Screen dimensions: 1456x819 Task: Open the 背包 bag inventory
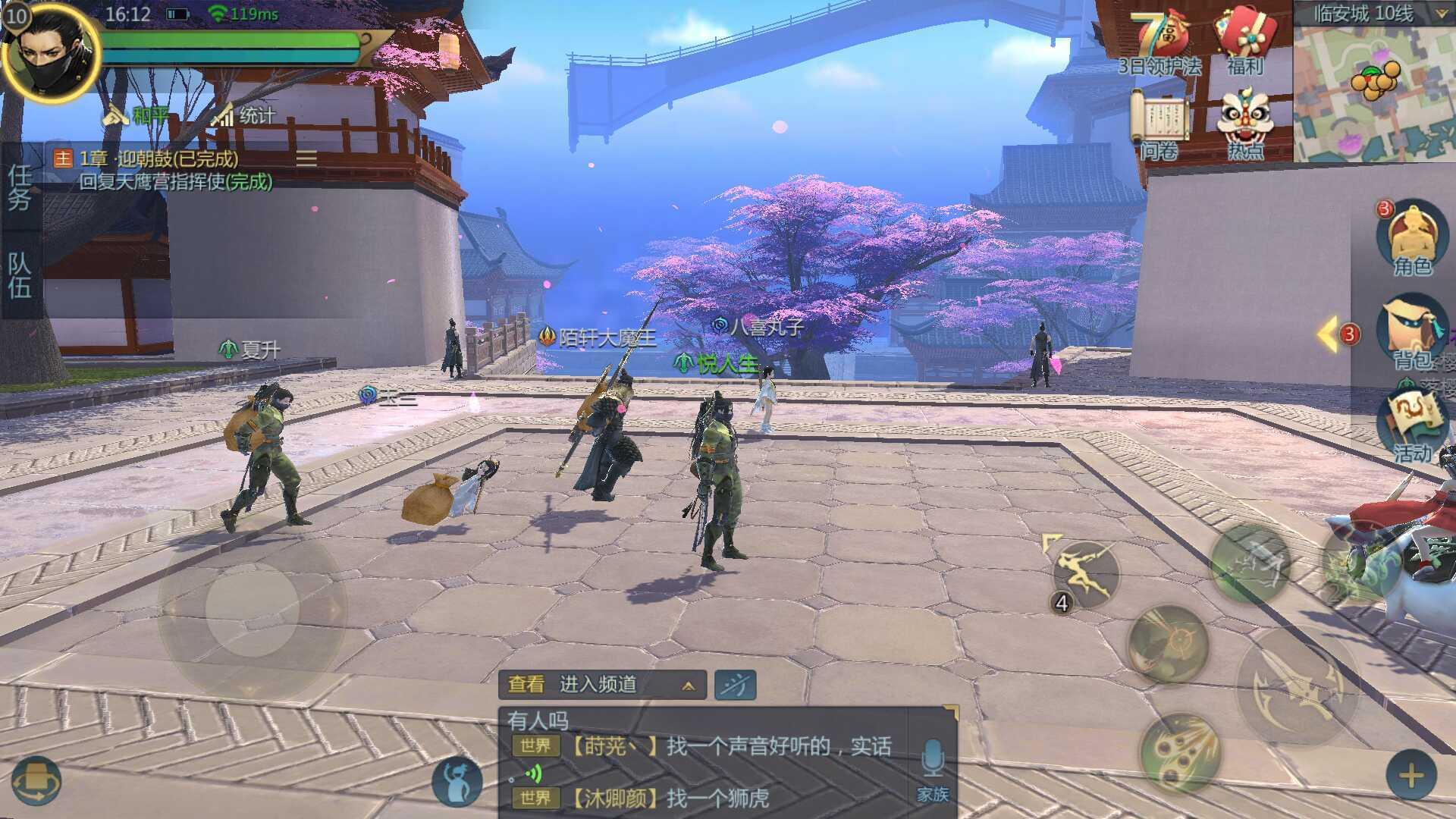tap(1411, 335)
